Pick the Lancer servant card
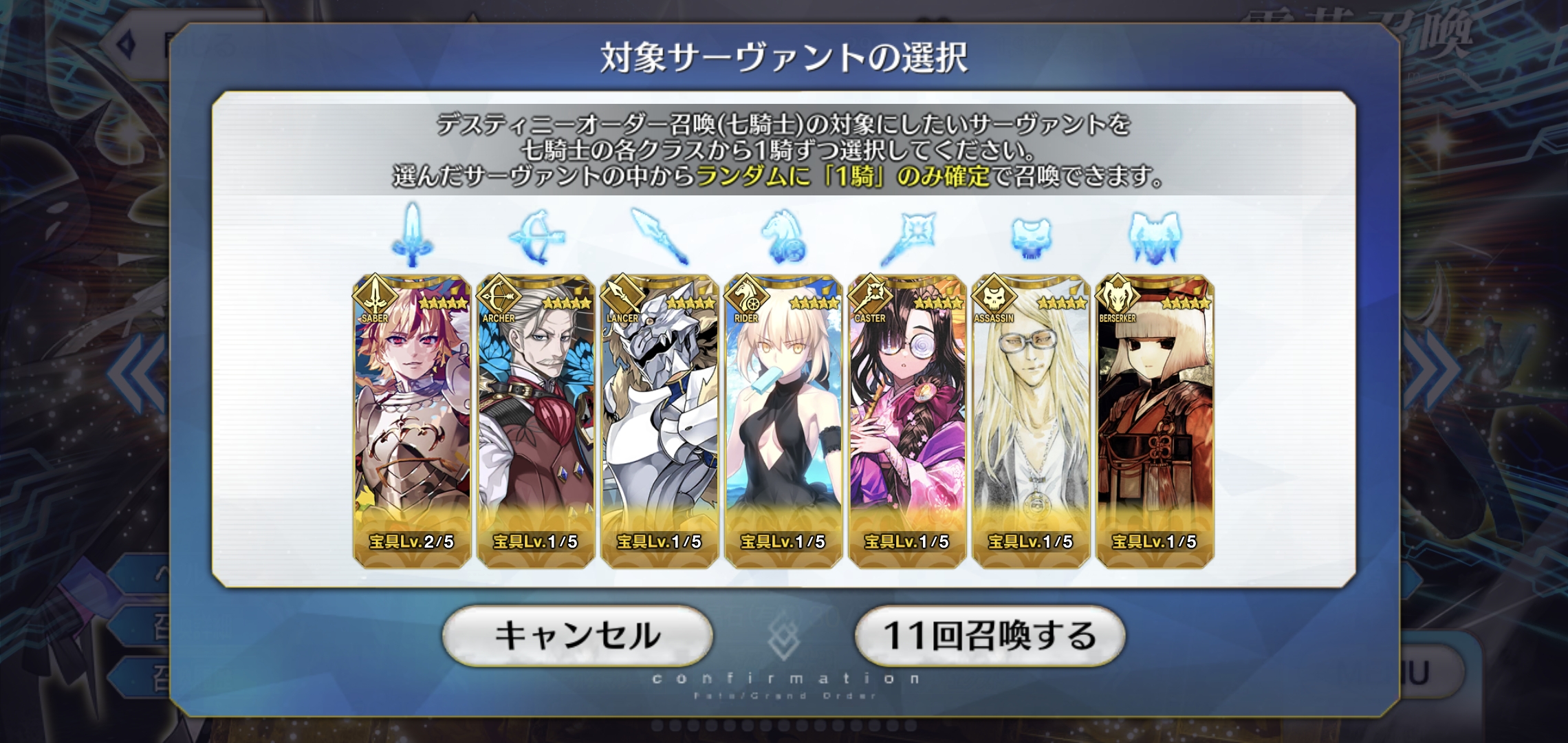 point(660,421)
